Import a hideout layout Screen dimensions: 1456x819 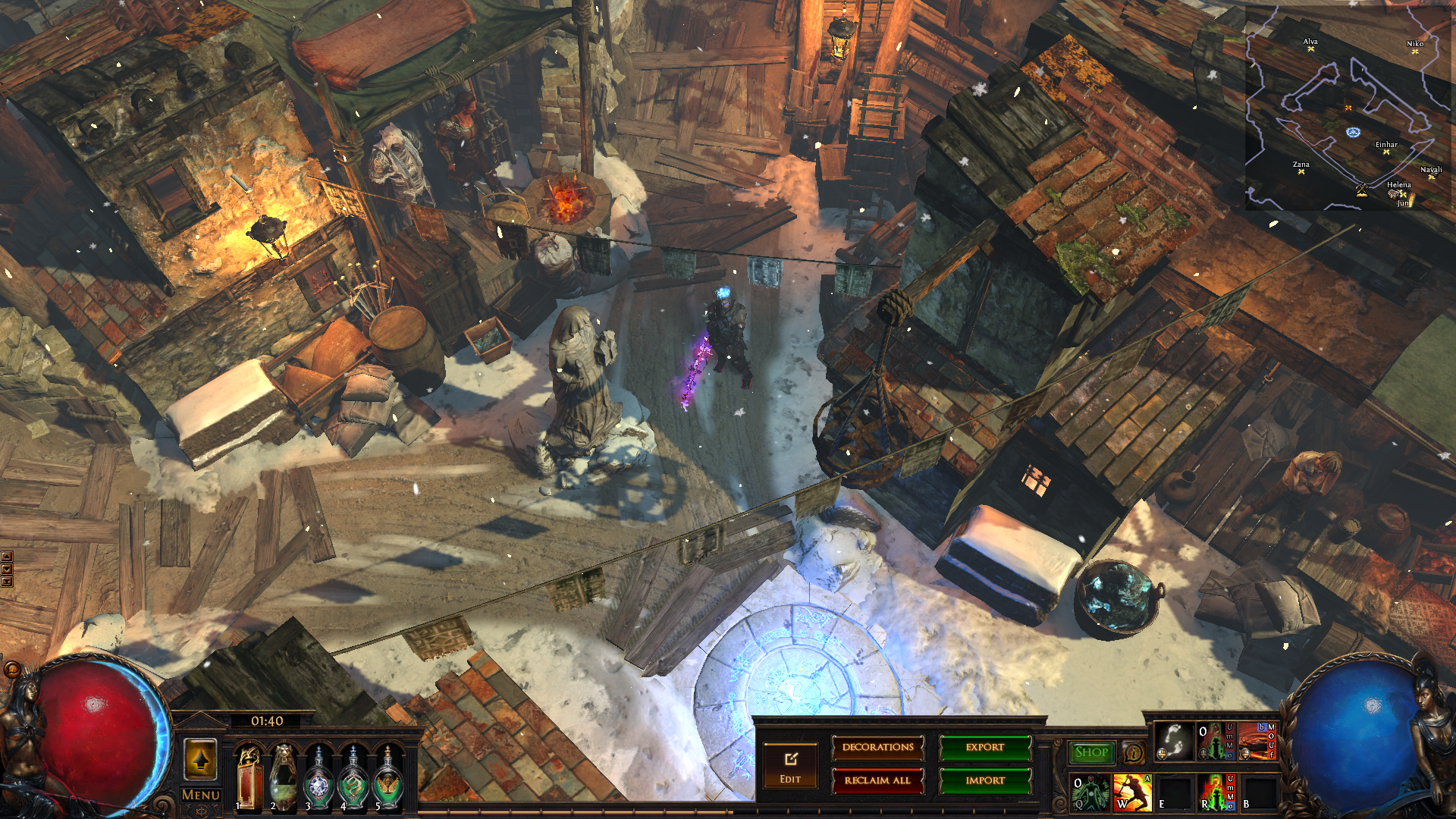pos(985,780)
